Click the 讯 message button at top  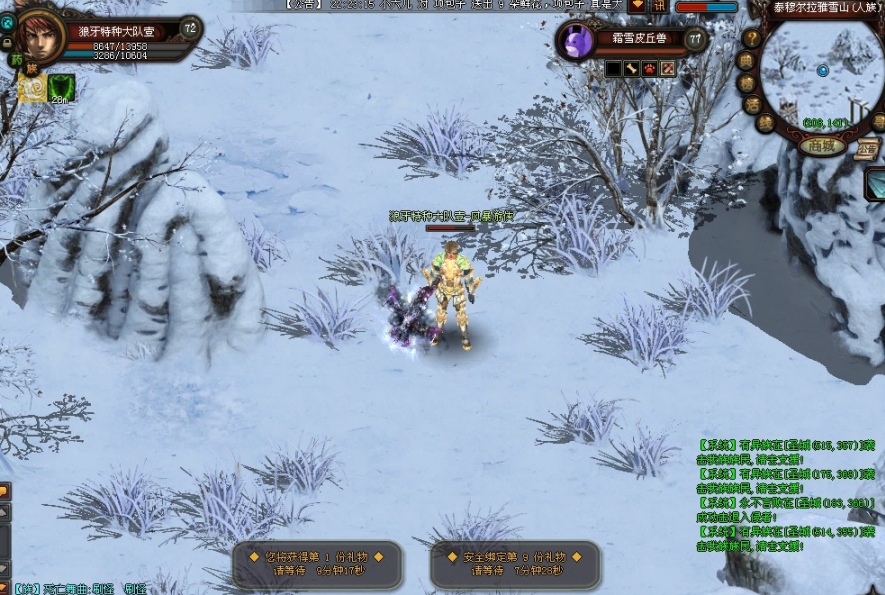[x=659, y=5]
